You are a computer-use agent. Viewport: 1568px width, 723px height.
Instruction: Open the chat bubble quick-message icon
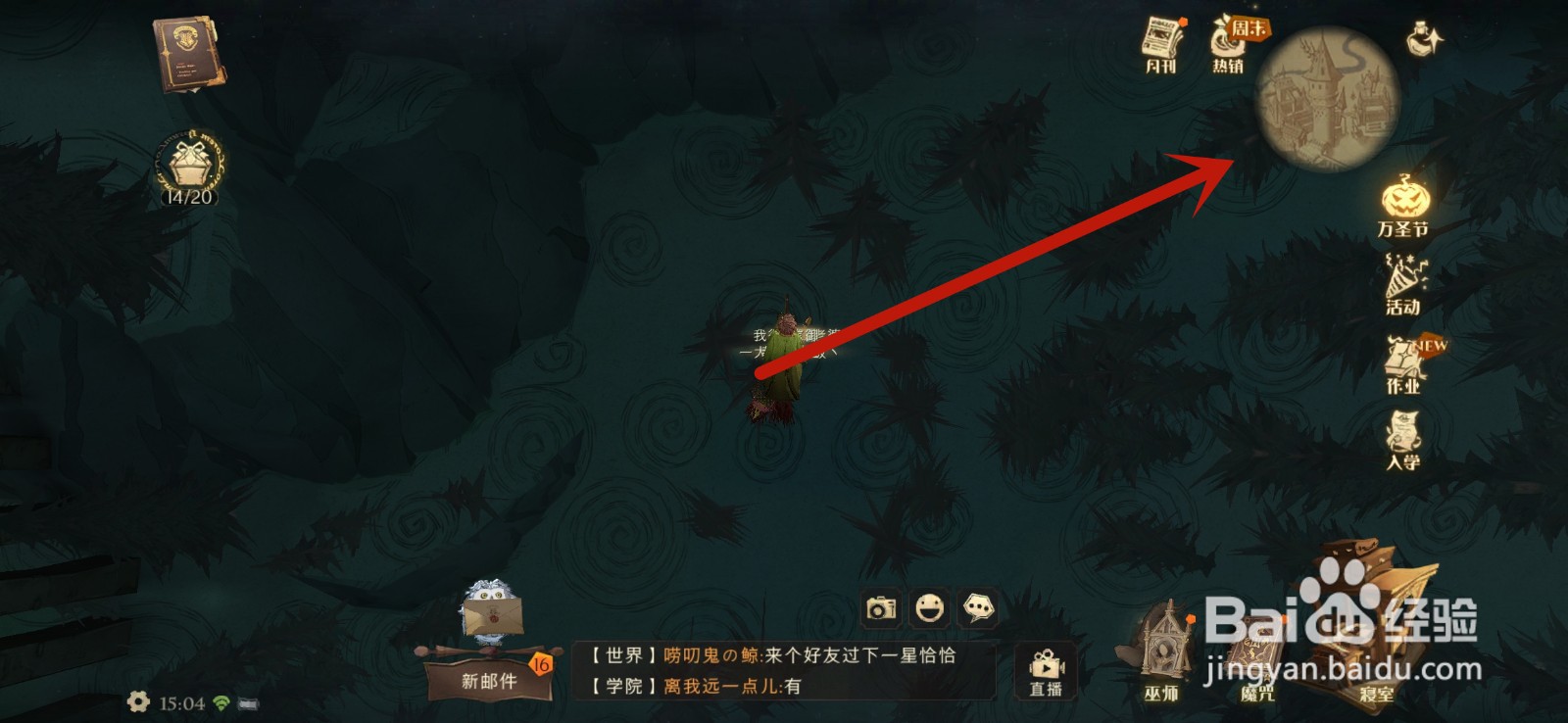click(x=976, y=609)
